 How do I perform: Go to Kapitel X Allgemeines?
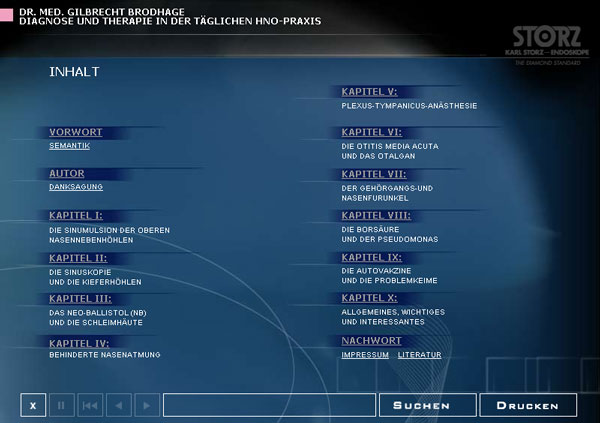click(370, 299)
